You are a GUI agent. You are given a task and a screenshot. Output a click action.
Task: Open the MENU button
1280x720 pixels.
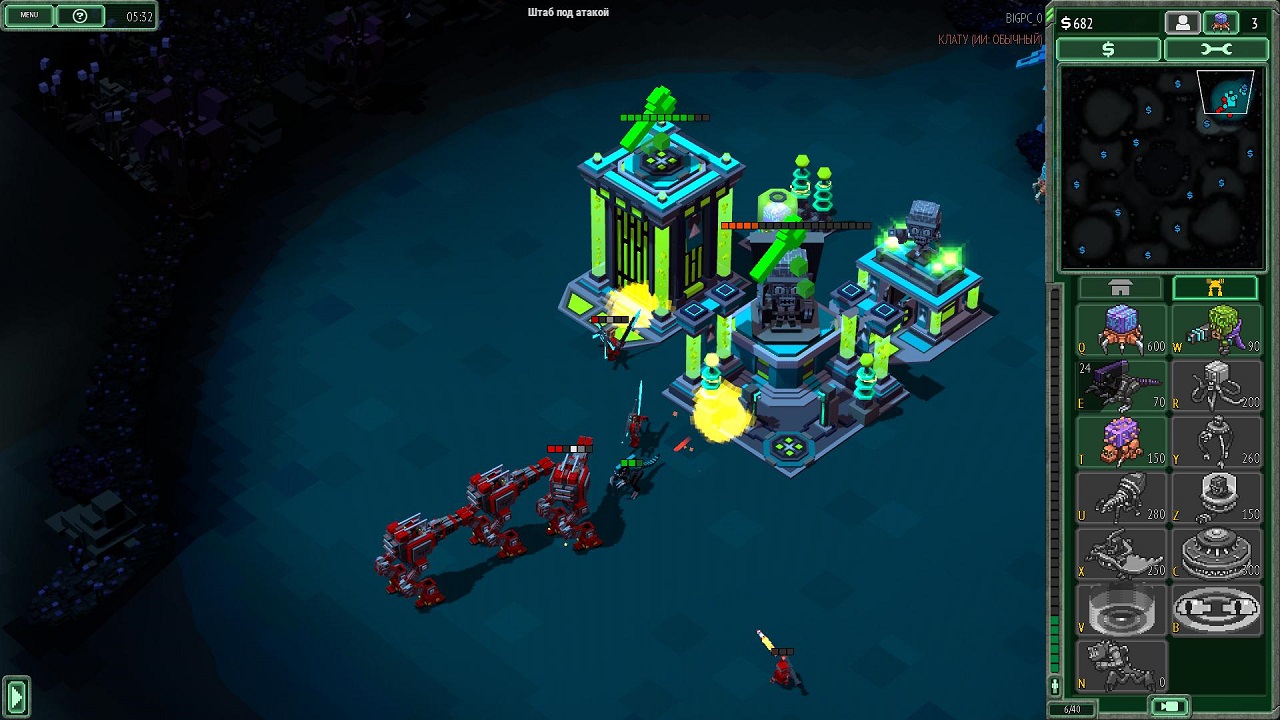(x=29, y=15)
